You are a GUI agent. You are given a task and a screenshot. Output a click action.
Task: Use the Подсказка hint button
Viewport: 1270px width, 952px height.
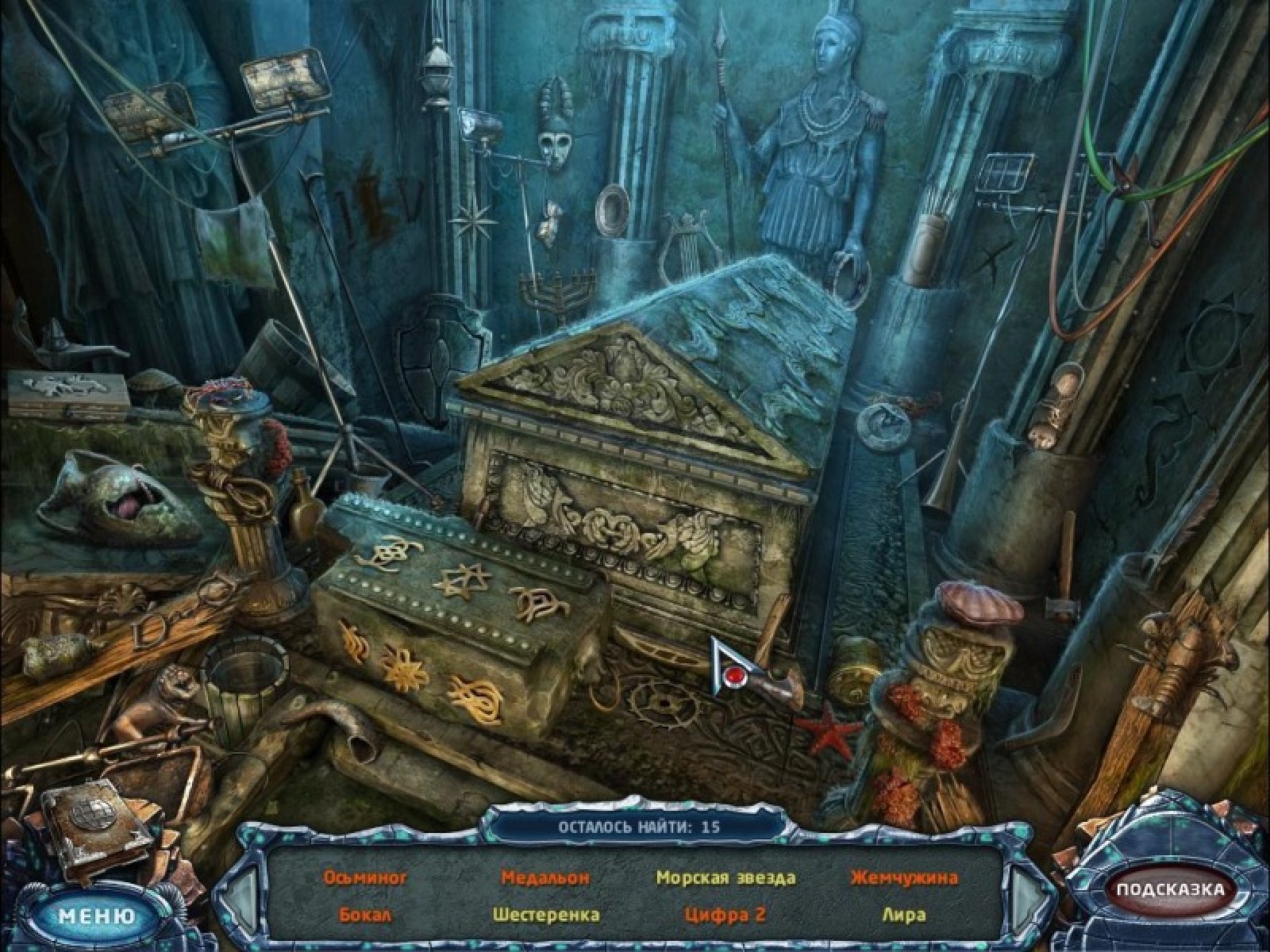[1170, 889]
